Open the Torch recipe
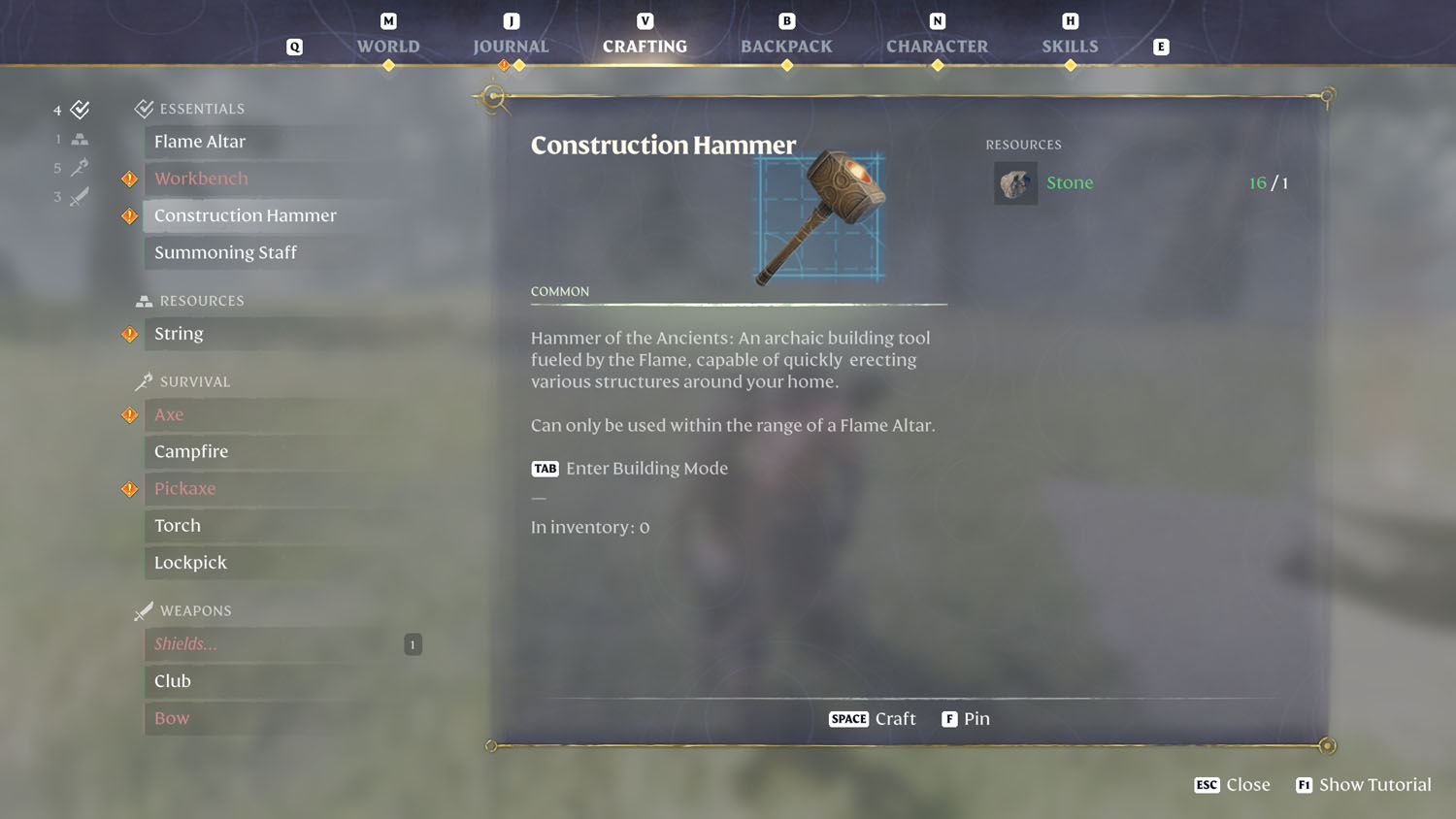The height and width of the screenshot is (819, 1456). 178,525
